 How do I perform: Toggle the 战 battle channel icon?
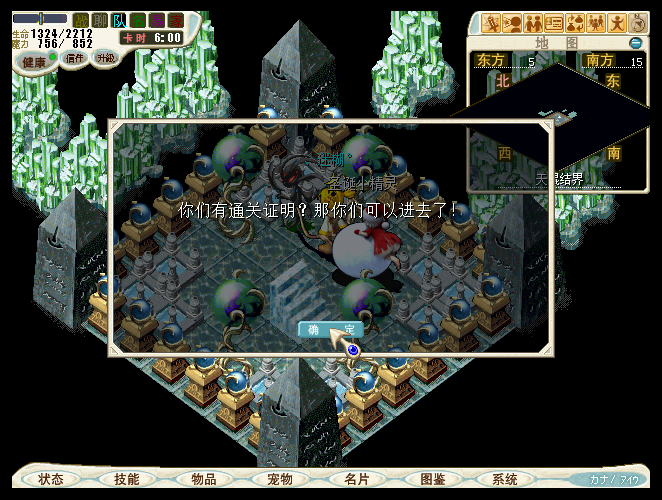81,20
